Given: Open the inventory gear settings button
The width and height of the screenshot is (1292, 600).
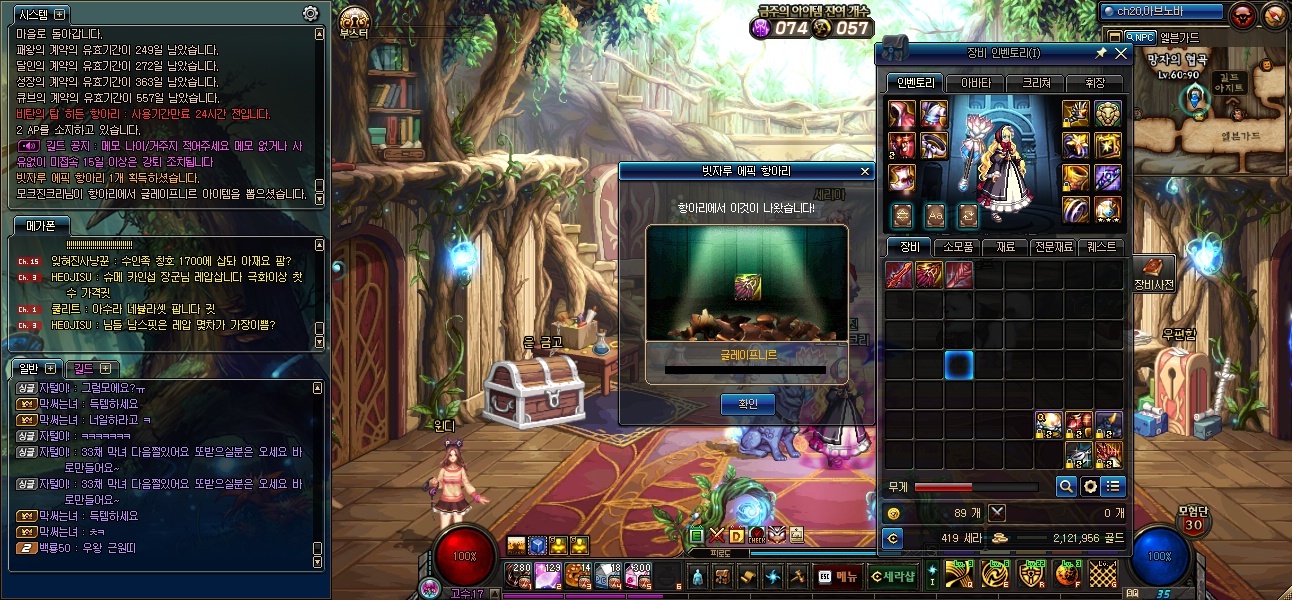Looking at the screenshot, I should point(1090,487).
